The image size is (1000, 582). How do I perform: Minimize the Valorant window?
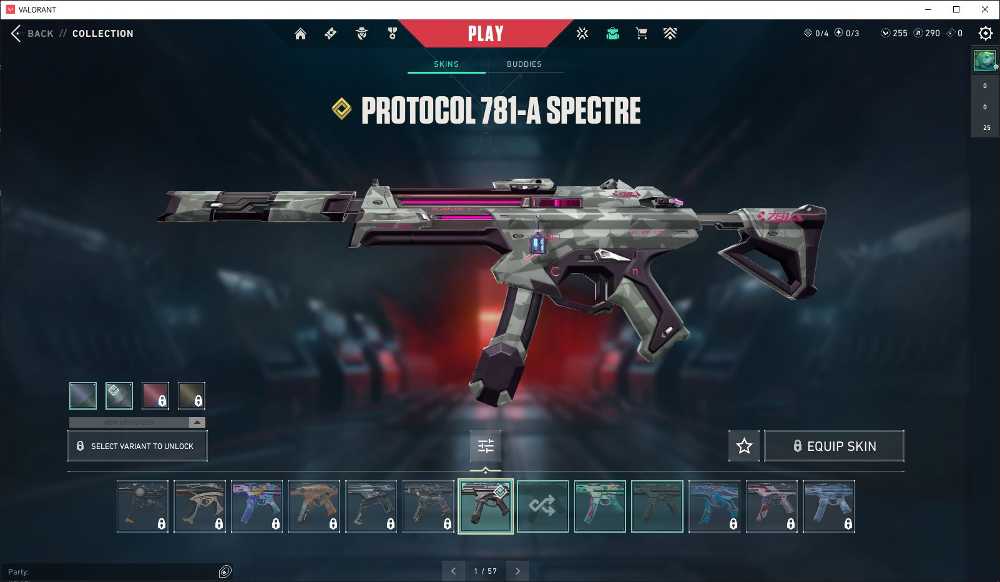pyautogui.click(x=928, y=9)
